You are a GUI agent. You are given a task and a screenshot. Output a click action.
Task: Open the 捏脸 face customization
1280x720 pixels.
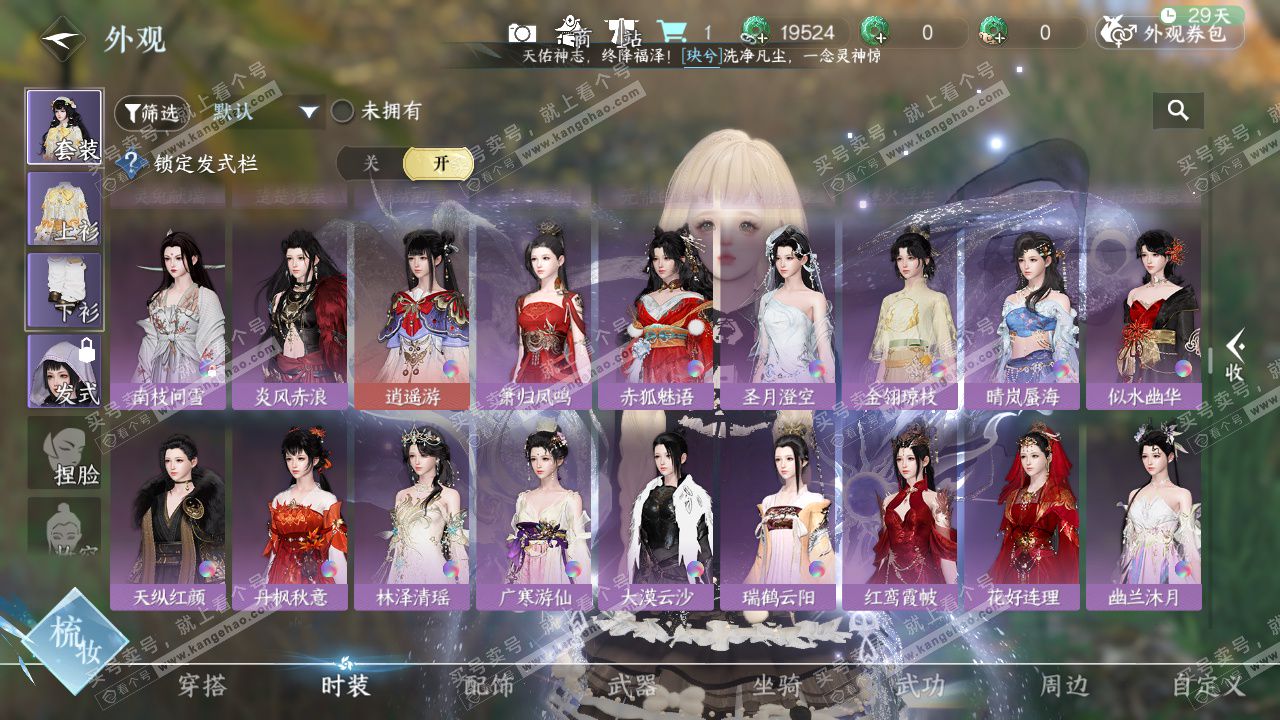64,453
